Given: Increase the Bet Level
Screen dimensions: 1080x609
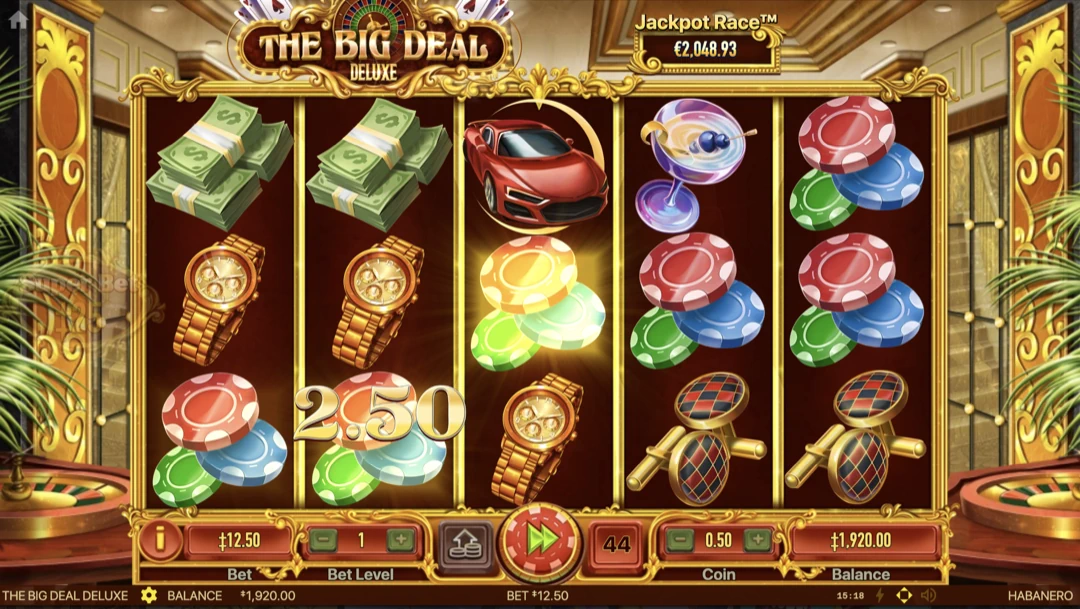Looking at the screenshot, I should [401, 541].
